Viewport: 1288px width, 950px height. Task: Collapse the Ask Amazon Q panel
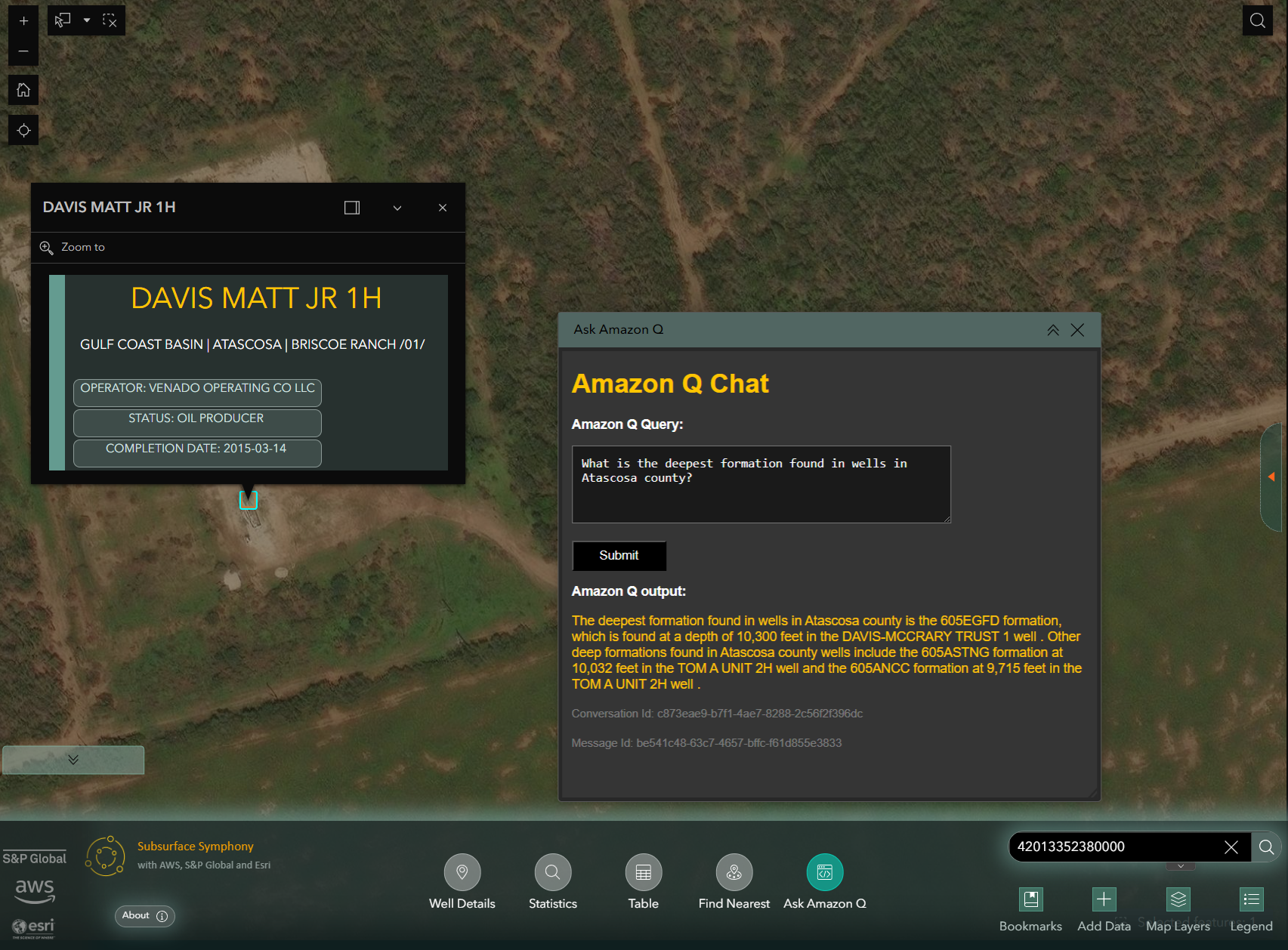coord(1052,330)
